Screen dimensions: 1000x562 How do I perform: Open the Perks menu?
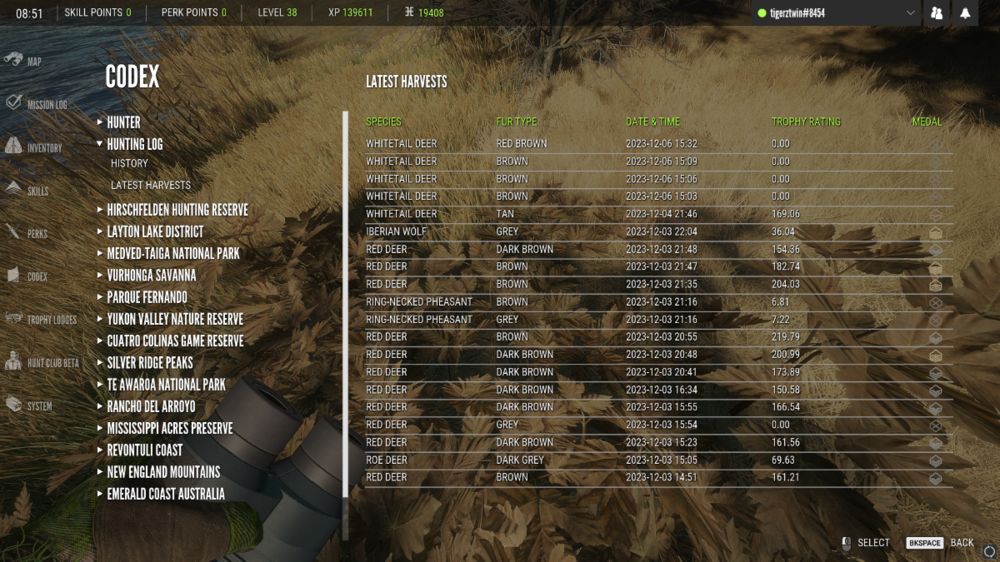pos(27,233)
